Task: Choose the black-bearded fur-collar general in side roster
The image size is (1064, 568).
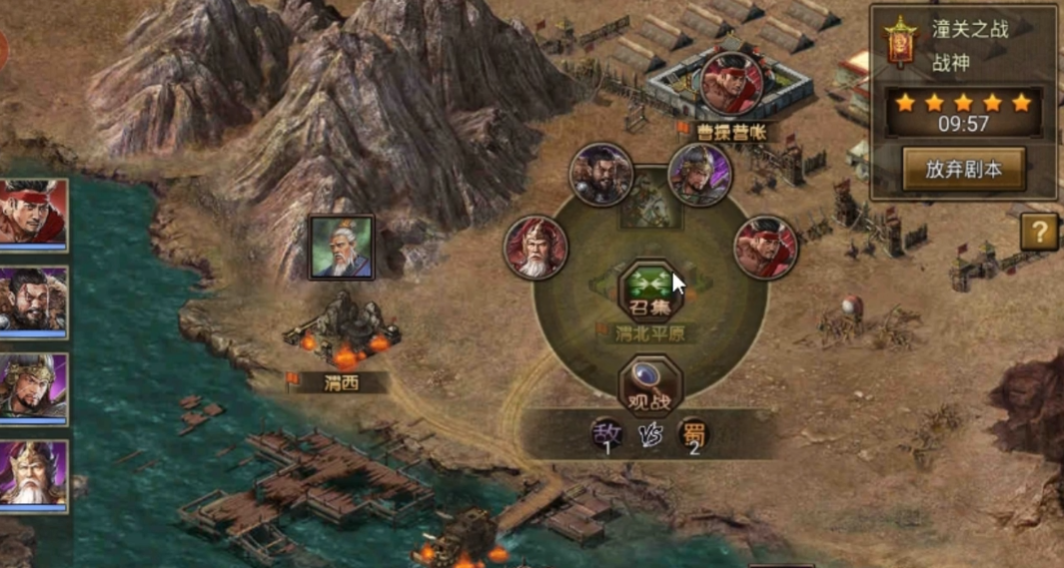Action: tap(32, 300)
